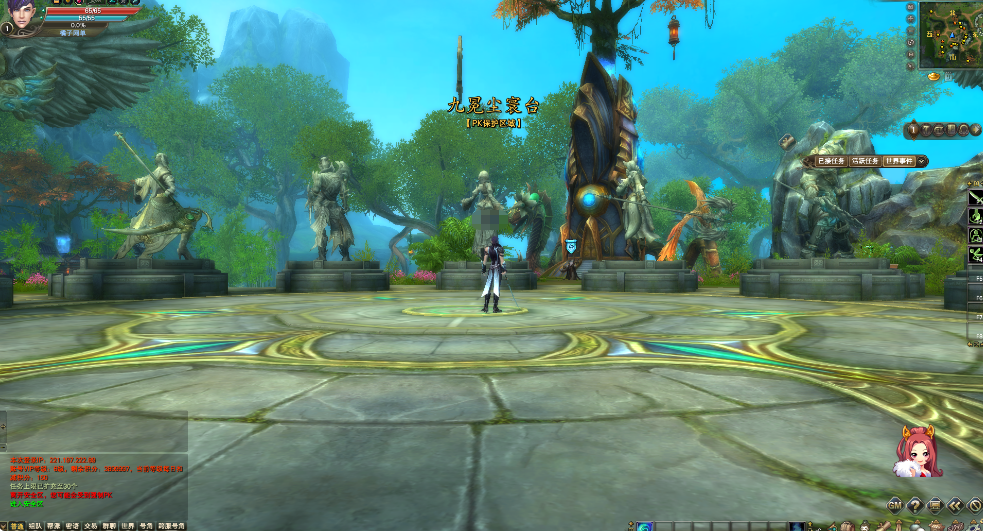Open the 世界事件 world events tab
983x531 pixels.
coord(899,161)
